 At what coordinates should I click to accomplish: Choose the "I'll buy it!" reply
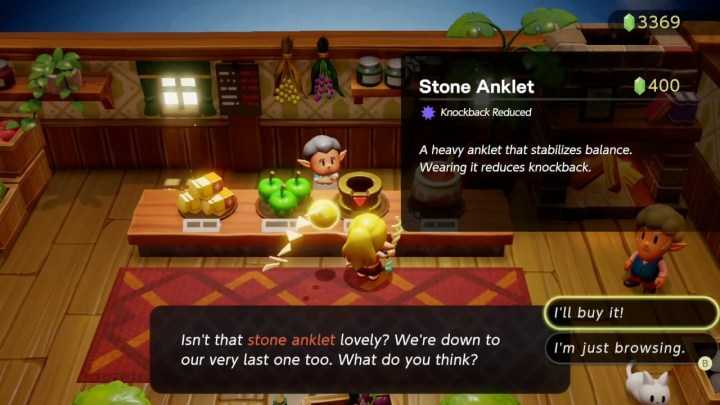(x=630, y=314)
